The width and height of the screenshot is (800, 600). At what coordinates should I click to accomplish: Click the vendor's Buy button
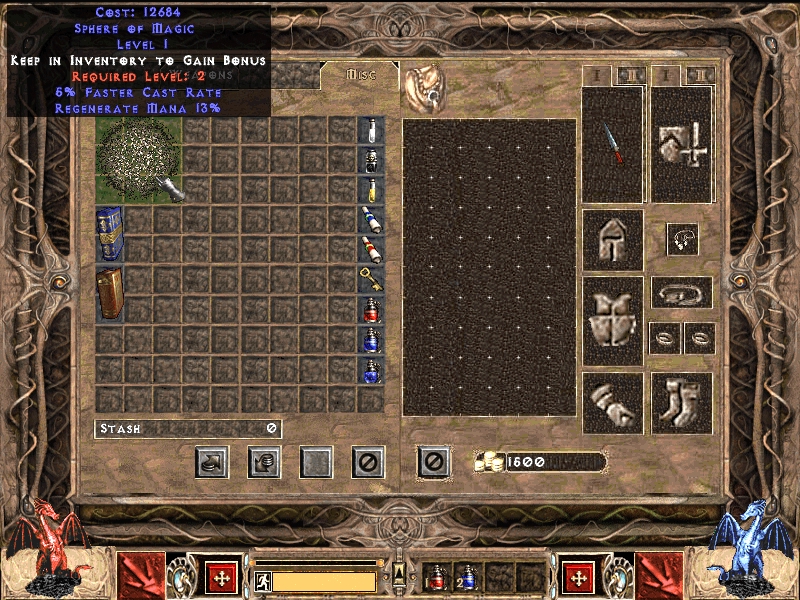[x=212, y=461]
